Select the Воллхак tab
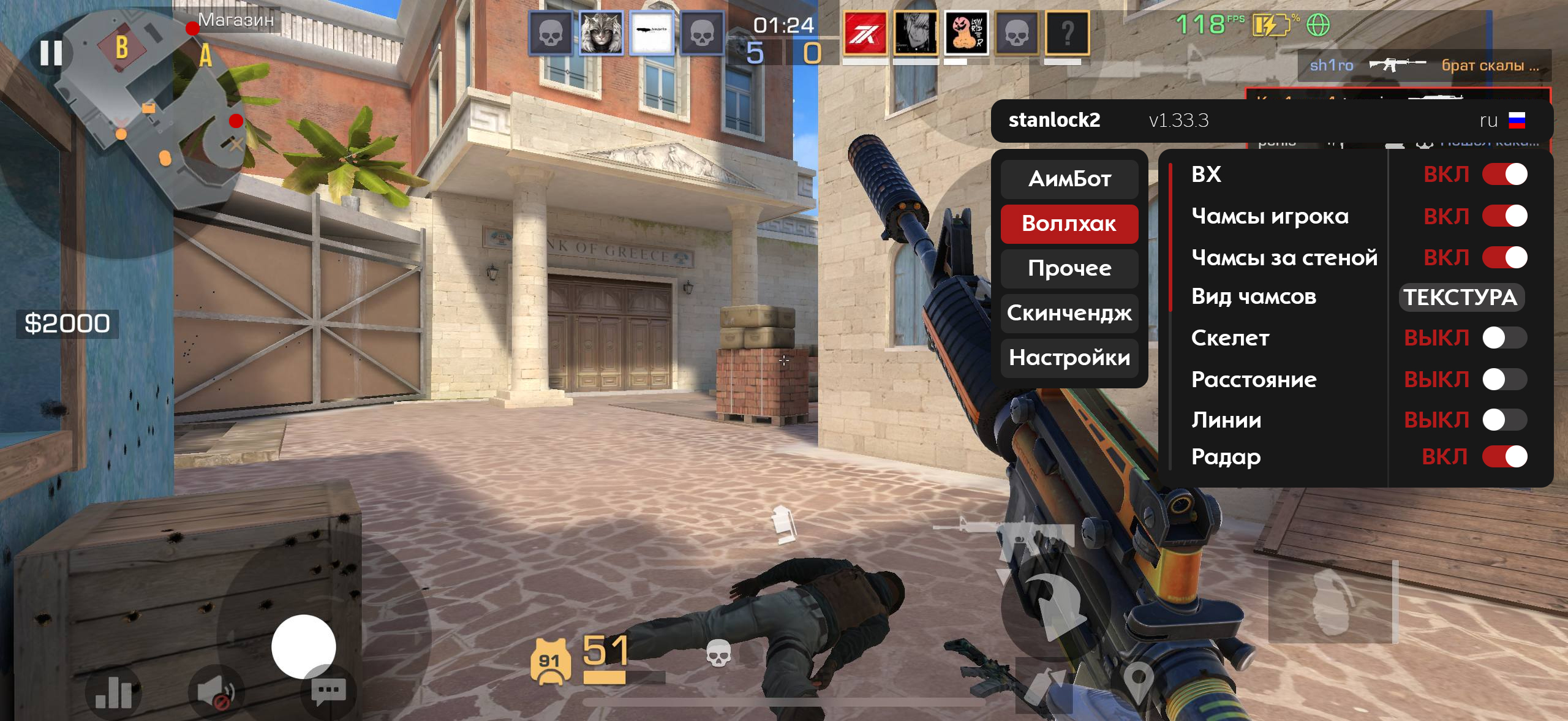The width and height of the screenshot is (1568, 721). [x=1069, y=224]
